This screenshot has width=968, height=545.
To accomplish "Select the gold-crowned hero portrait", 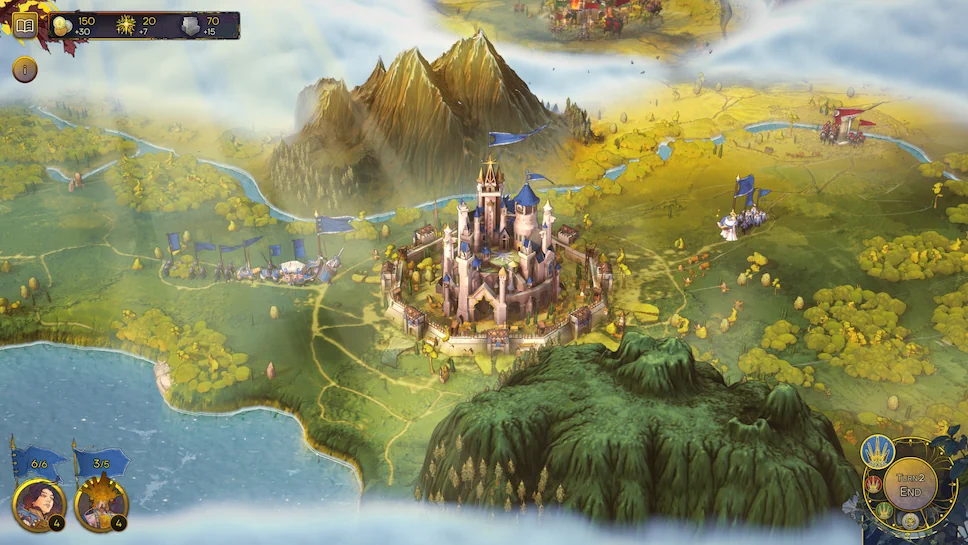I will [x=101, y=504].
